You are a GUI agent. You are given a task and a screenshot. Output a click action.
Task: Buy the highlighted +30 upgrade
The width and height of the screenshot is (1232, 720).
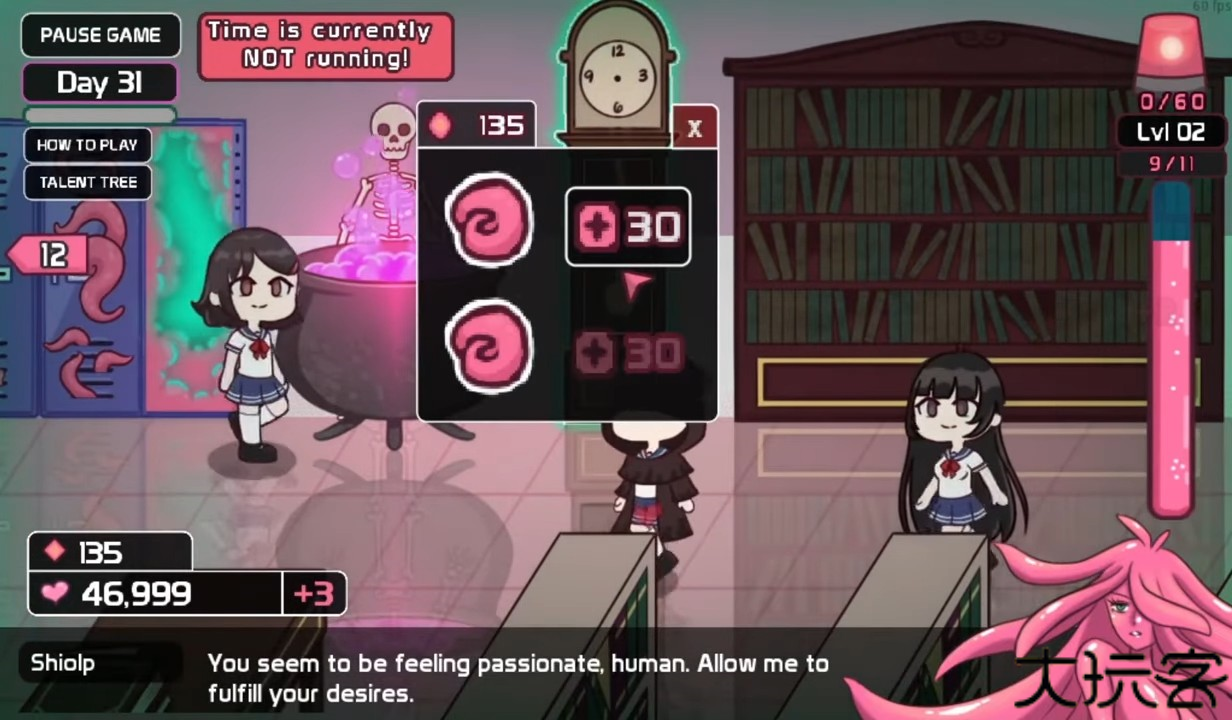[x=628, y=227]
